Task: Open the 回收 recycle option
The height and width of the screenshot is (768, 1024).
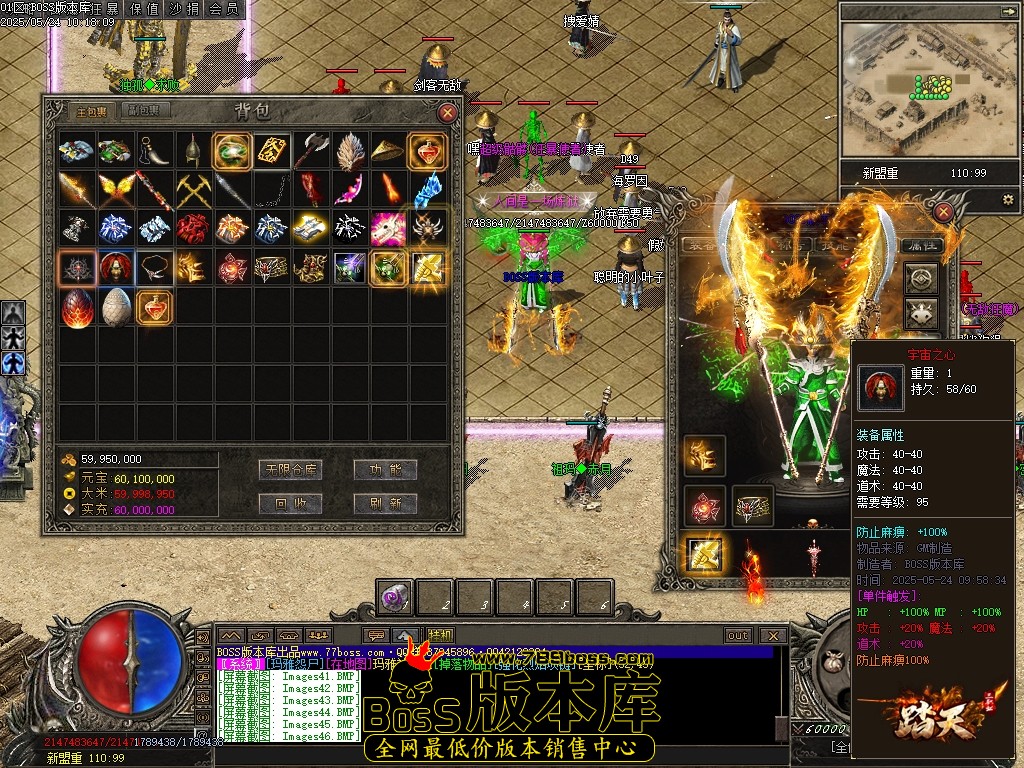Action: (291, 503)
